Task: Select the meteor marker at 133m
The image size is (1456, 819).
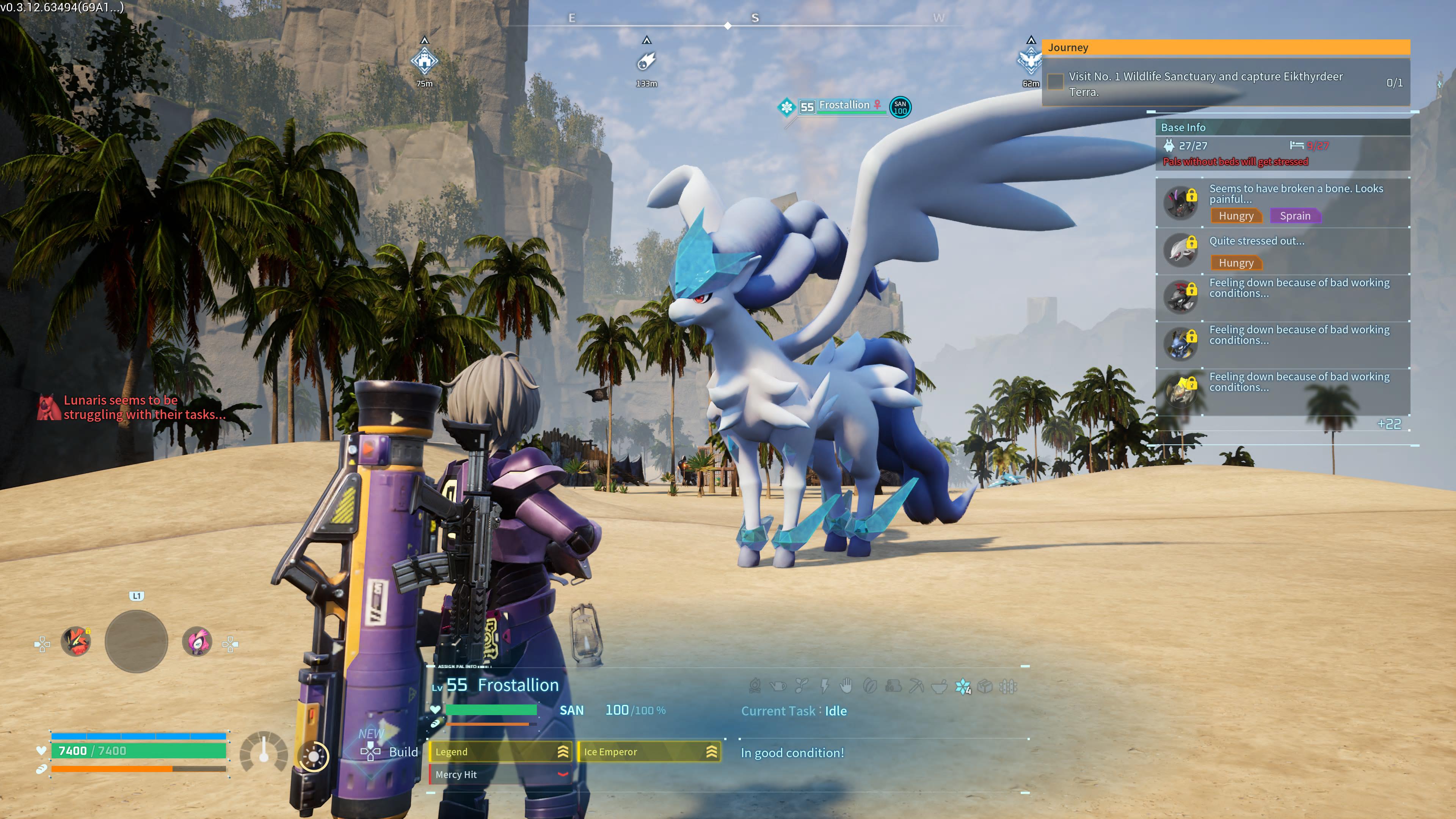Action: click(646, 61)
